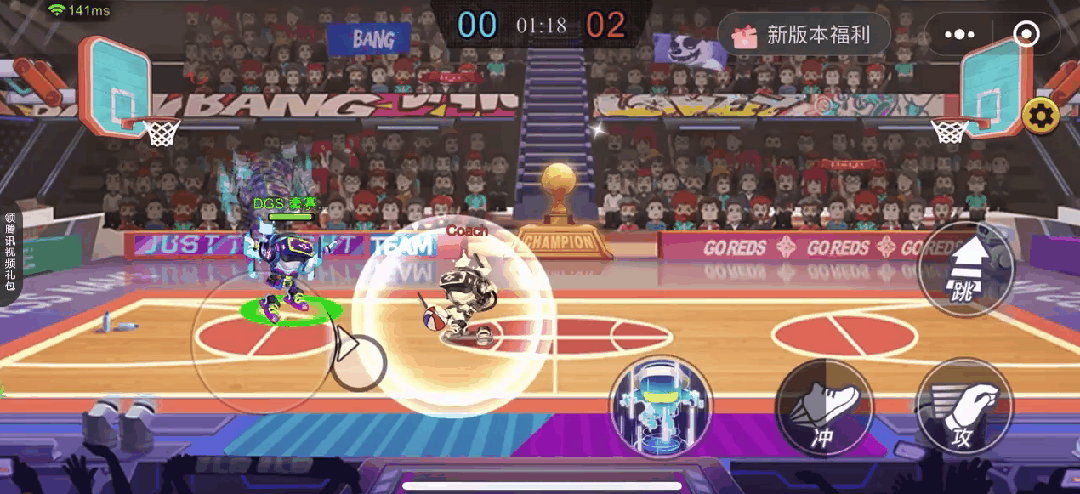Tap the 跳 jump button
The width and height of the screenshot is (1080, 494).
(965, 269)
